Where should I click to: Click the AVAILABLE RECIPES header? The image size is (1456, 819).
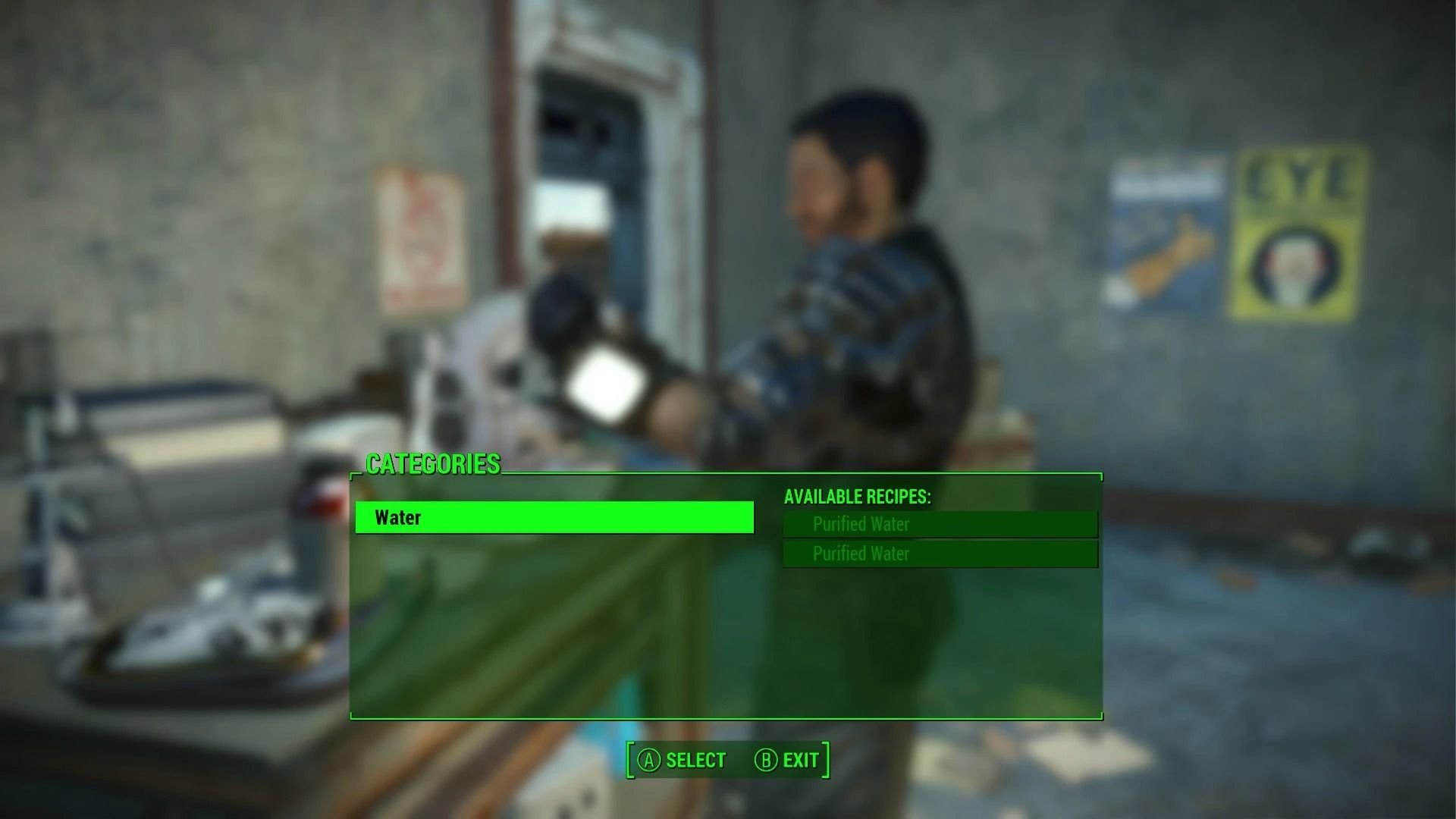[858, 497]
